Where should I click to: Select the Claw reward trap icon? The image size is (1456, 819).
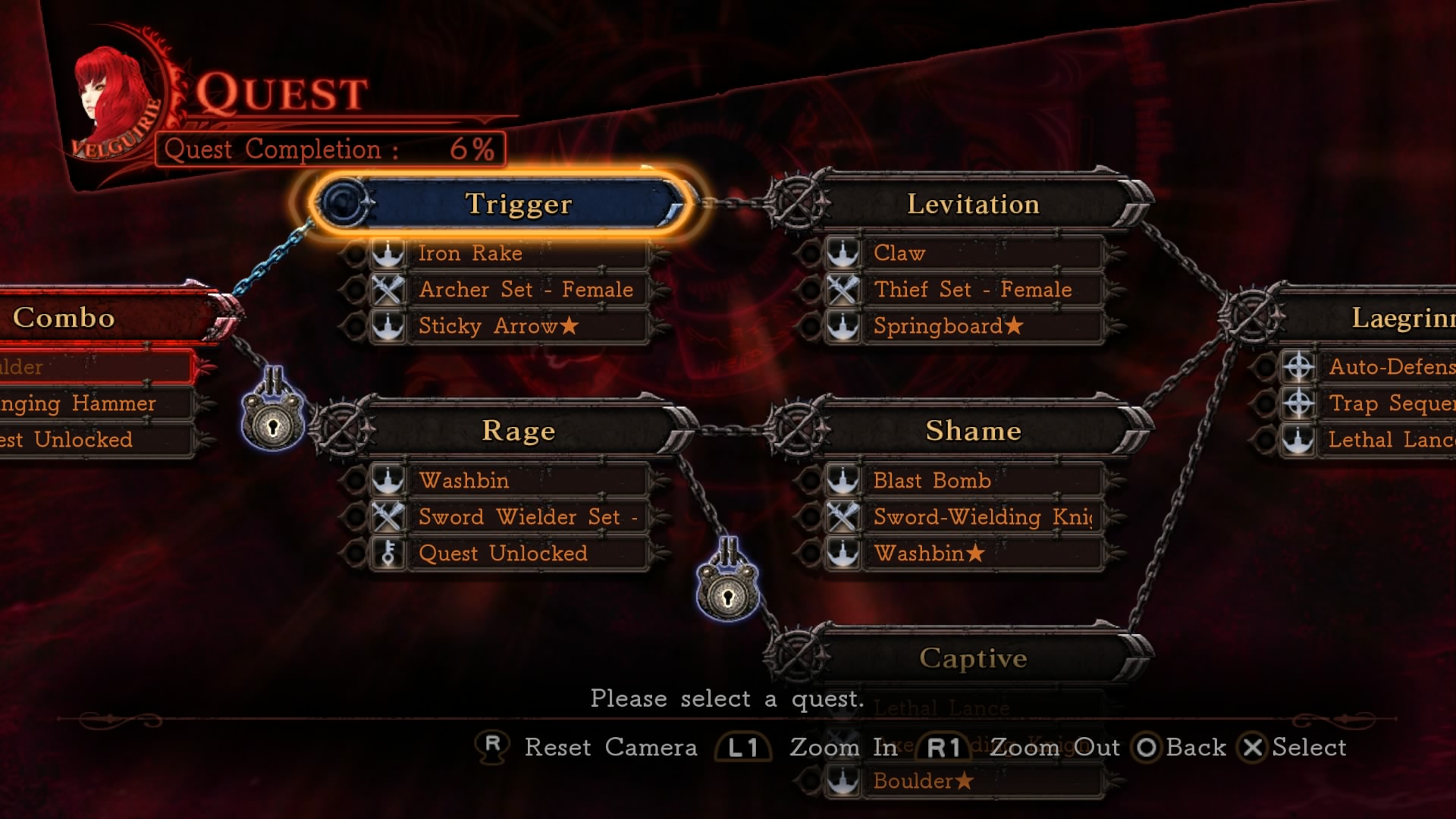tap(842, 253)
